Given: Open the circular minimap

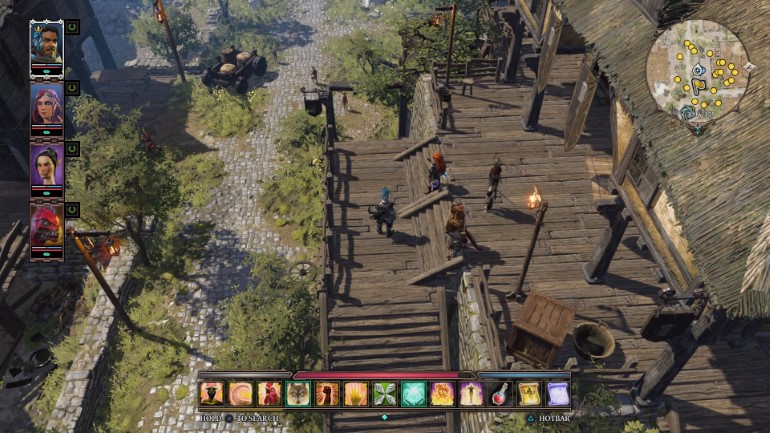Looking at the screenshot, I should point(696,70).
